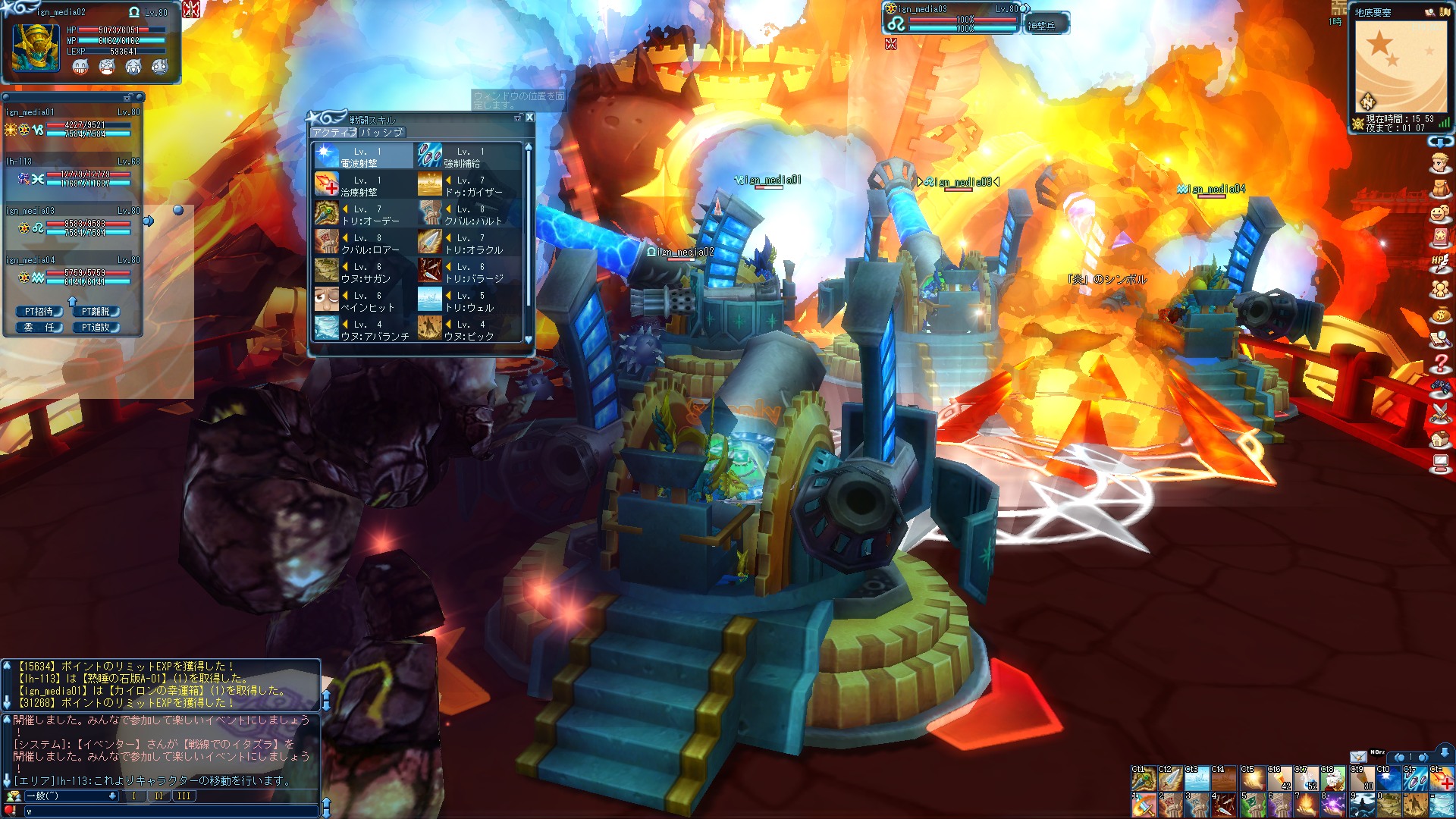Image resolution: width=1456 pixels, height=819 pixels.
Task: Activate the purple lightning hand skill
Action: 1332,805
